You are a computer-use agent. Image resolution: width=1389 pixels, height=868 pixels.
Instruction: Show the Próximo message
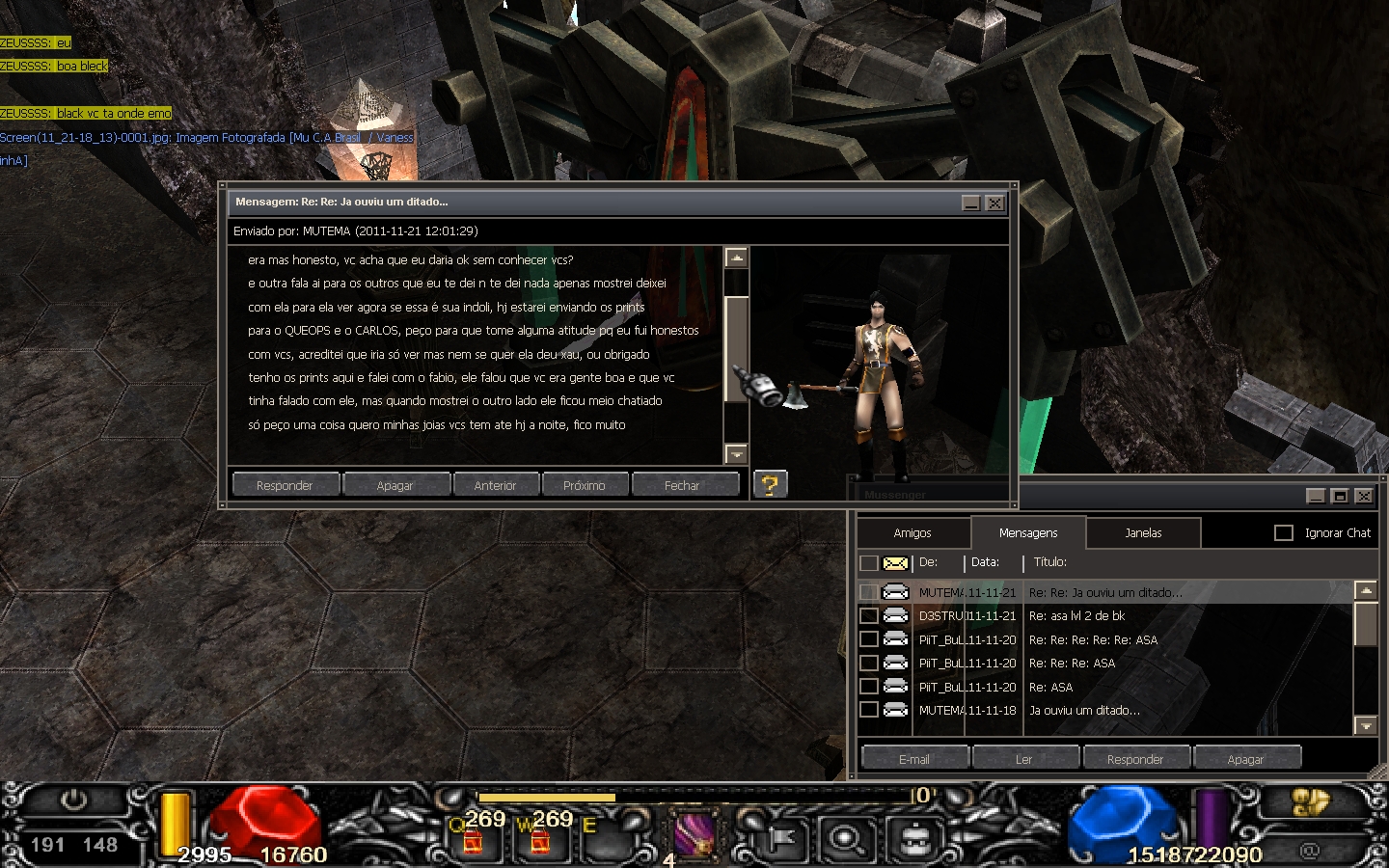pyautogui.click(x=585, y=485)
